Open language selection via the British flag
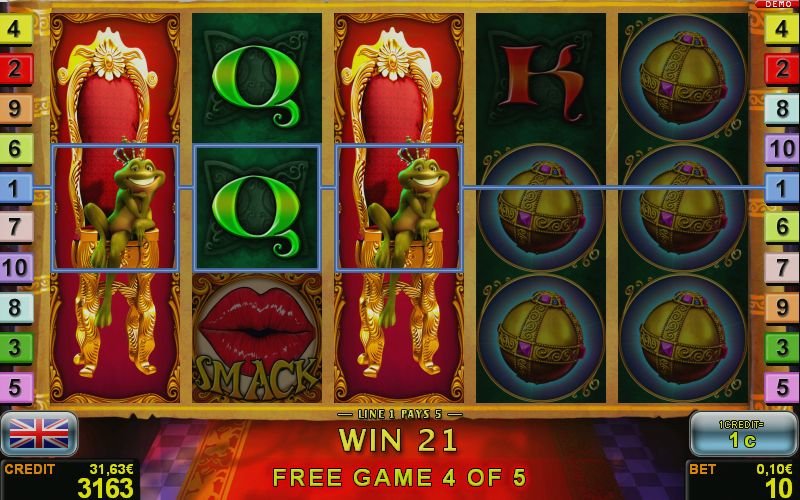Viewport: 800px width, 500px height. tap(39, 433)
